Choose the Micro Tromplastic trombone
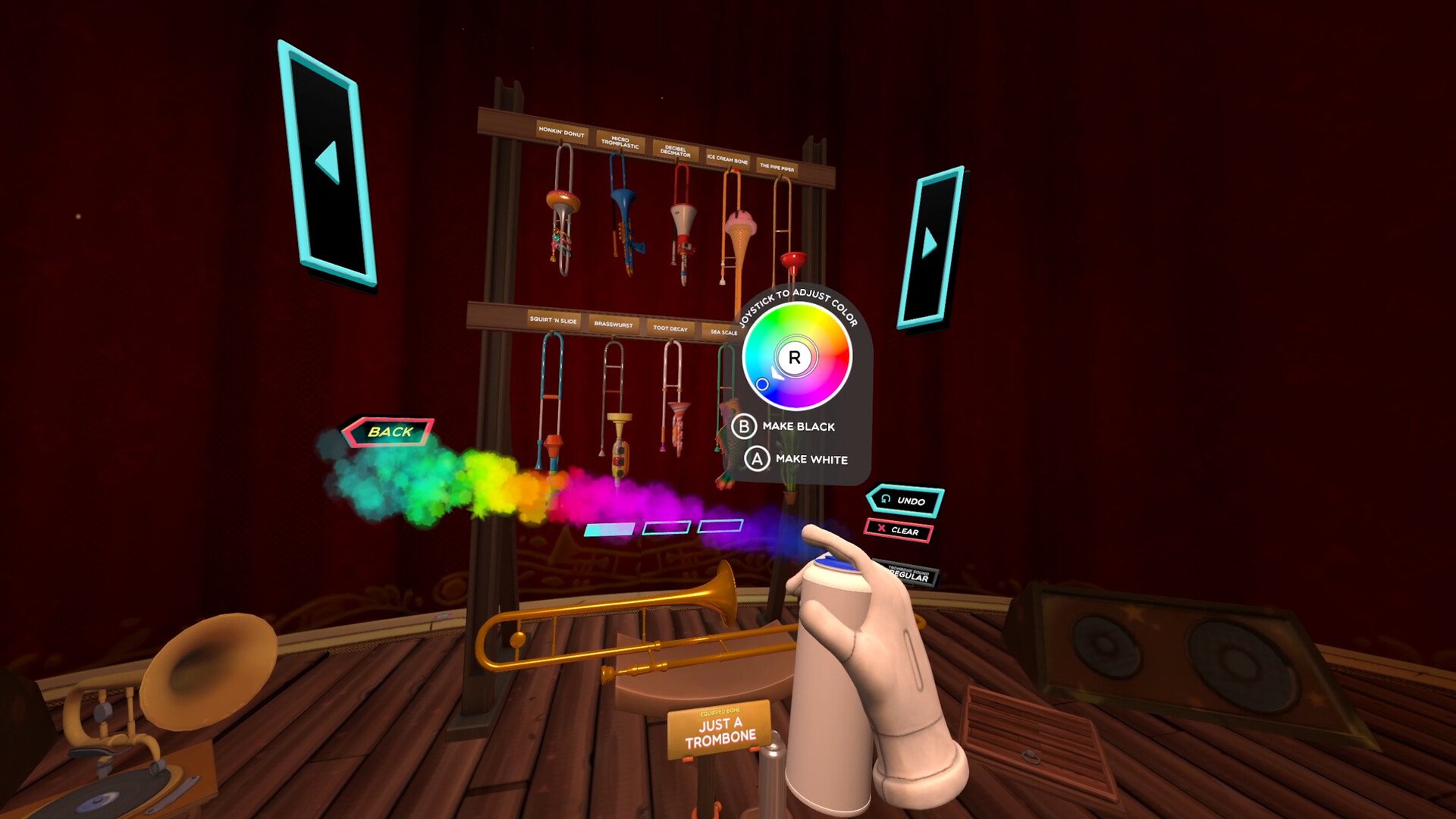The image size is (1456, 819). click(623, 216)
